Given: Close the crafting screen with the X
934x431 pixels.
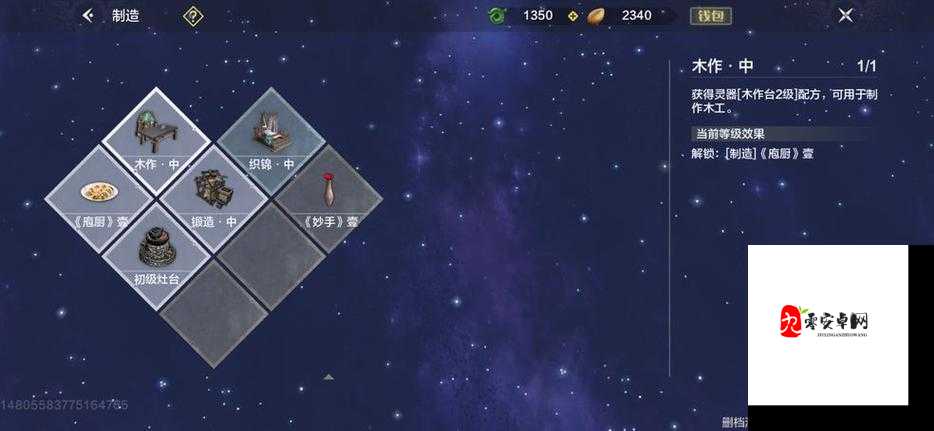Looking at the screenshot, I should coord(846,15).
